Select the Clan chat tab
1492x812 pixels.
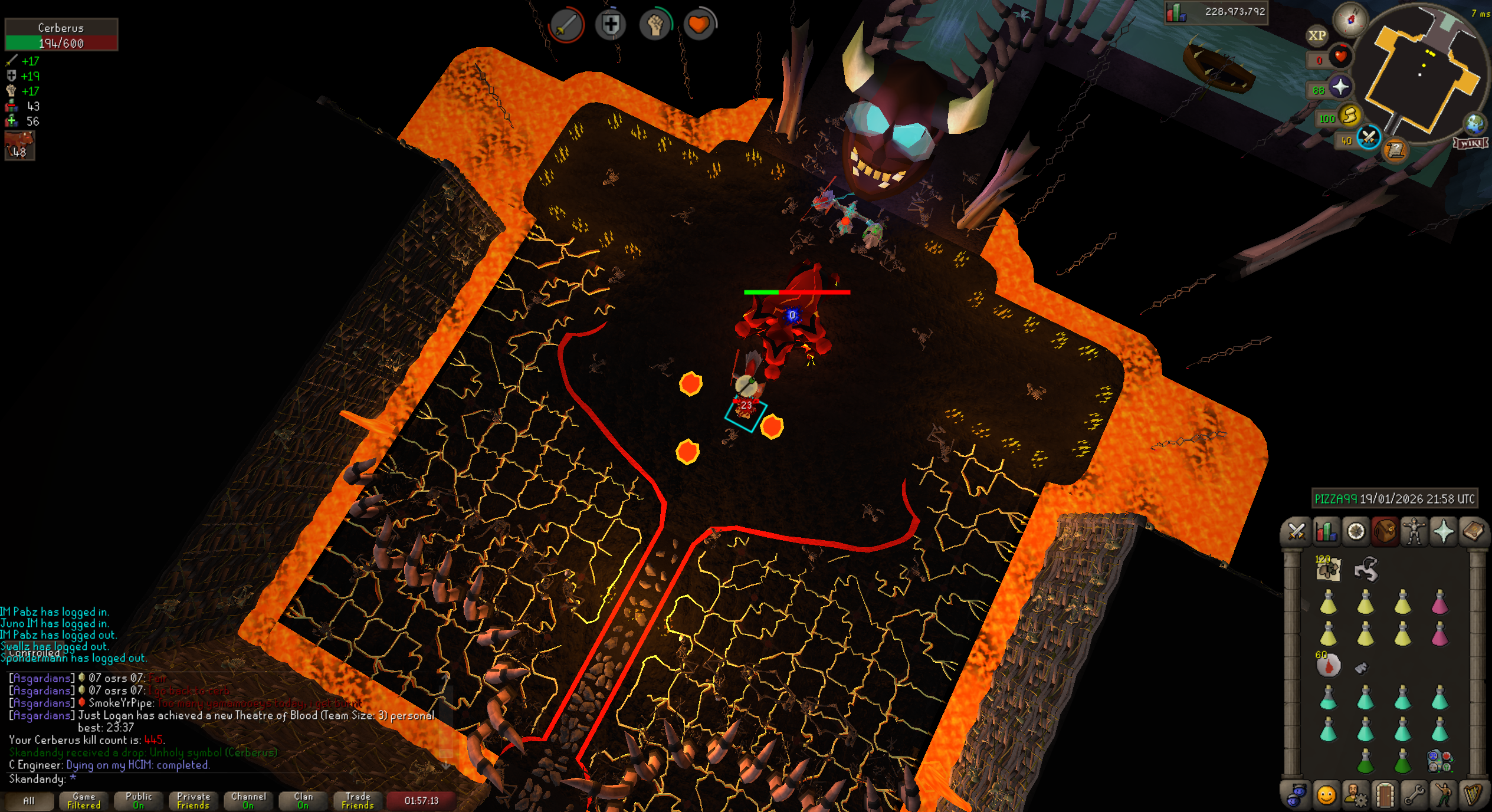point(303,801)
